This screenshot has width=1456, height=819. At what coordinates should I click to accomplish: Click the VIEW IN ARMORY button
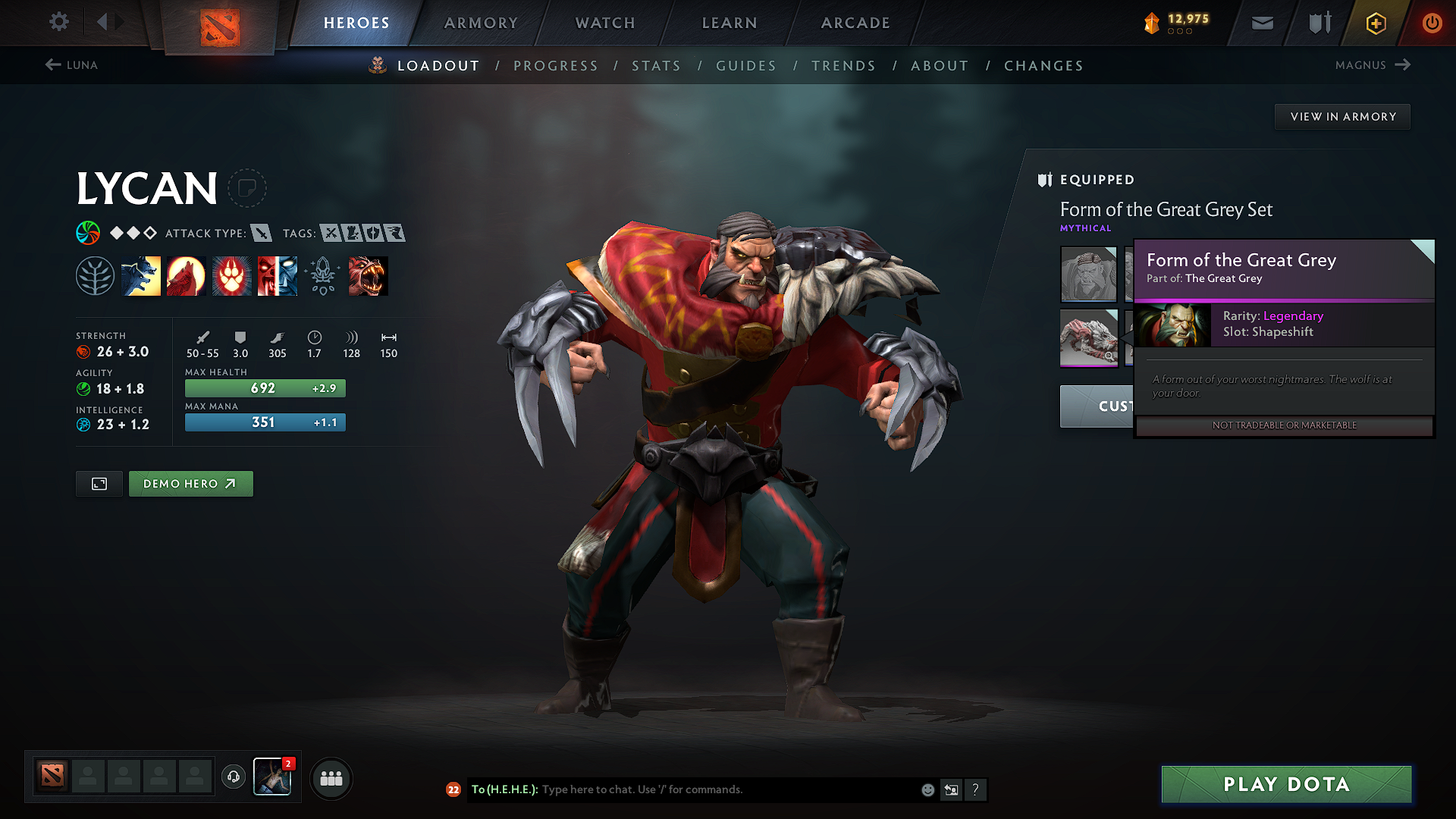(x=1342, y=116)
